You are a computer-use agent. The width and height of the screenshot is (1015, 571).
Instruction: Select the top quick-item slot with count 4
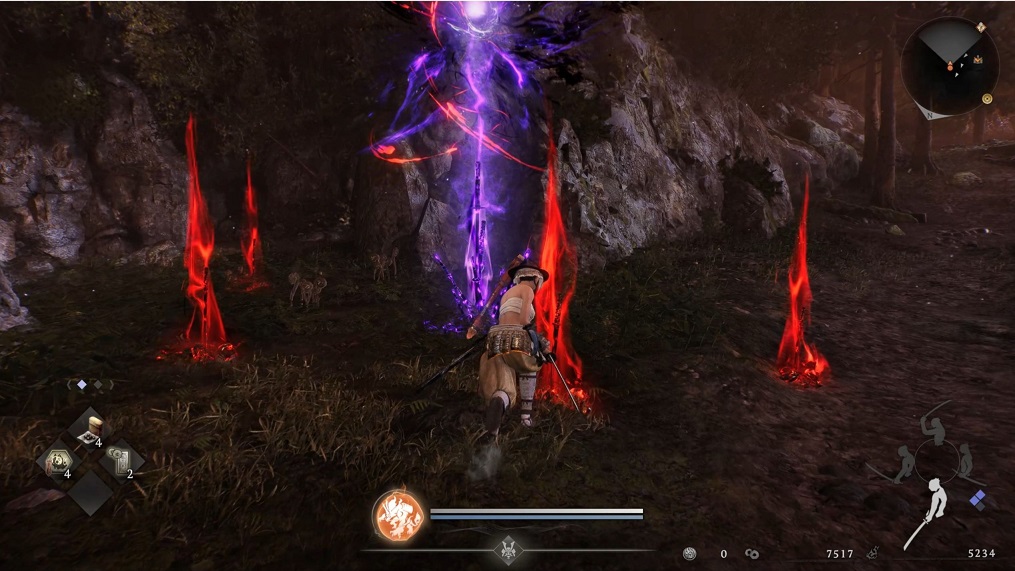[90, 429]
